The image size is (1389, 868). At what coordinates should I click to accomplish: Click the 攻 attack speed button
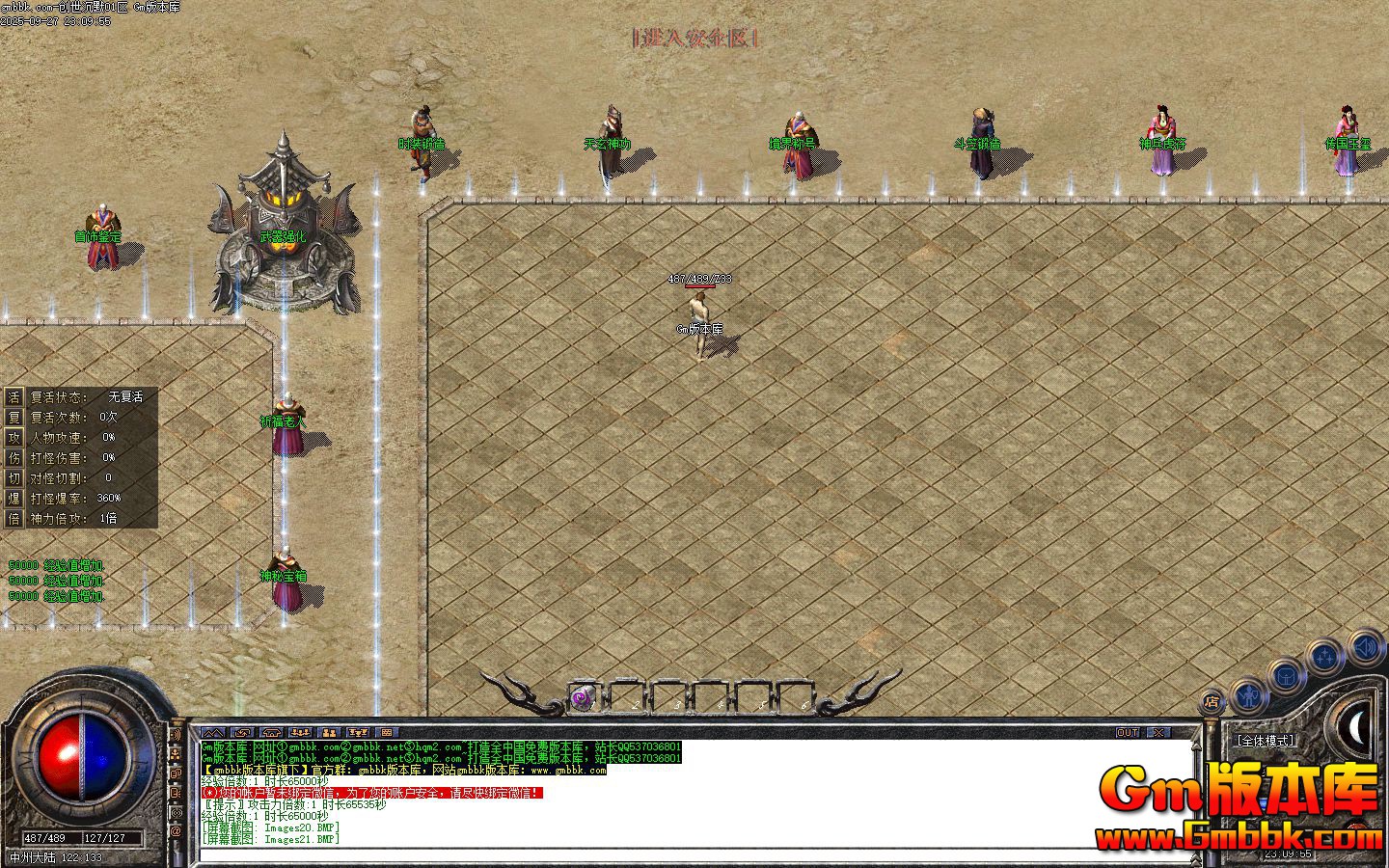[14, 437]
